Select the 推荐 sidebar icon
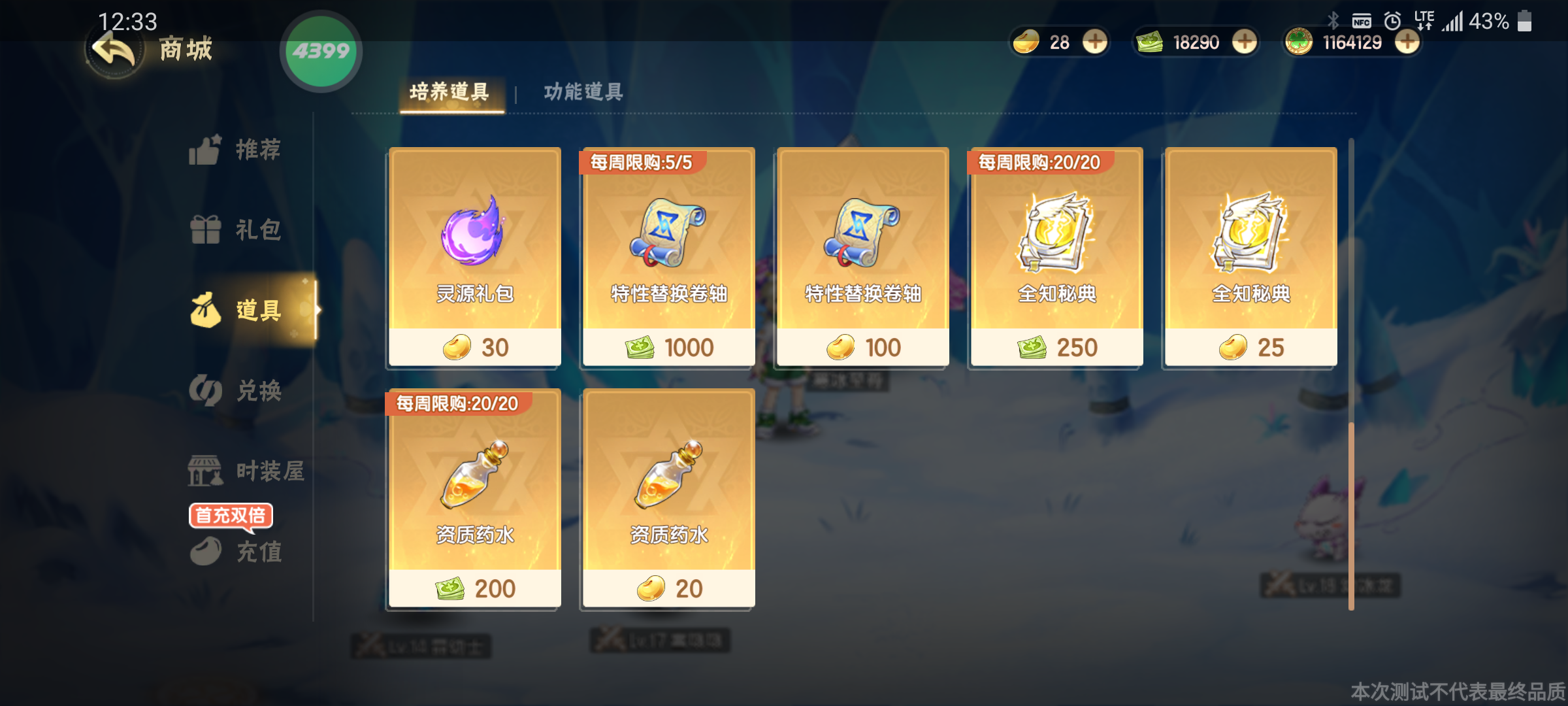 point(235,149)
